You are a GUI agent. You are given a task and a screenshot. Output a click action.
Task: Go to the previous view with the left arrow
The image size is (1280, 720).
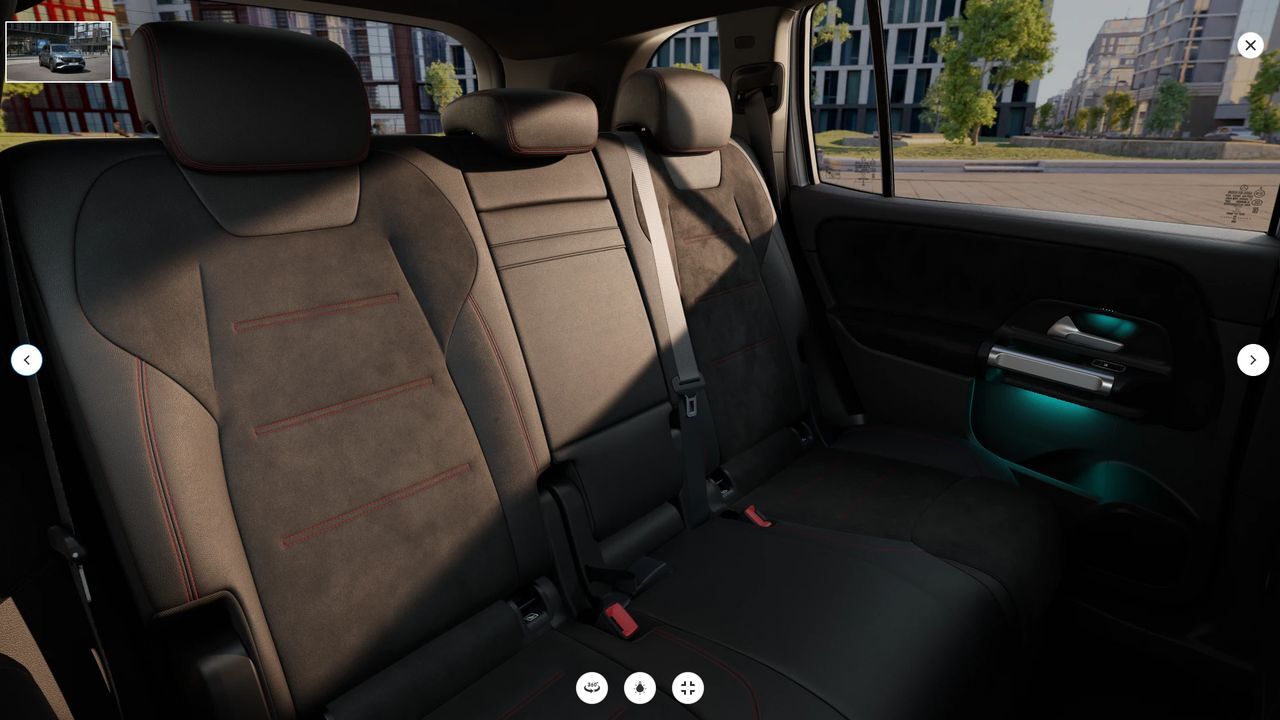pyautogui.click(x=27, y=360)
